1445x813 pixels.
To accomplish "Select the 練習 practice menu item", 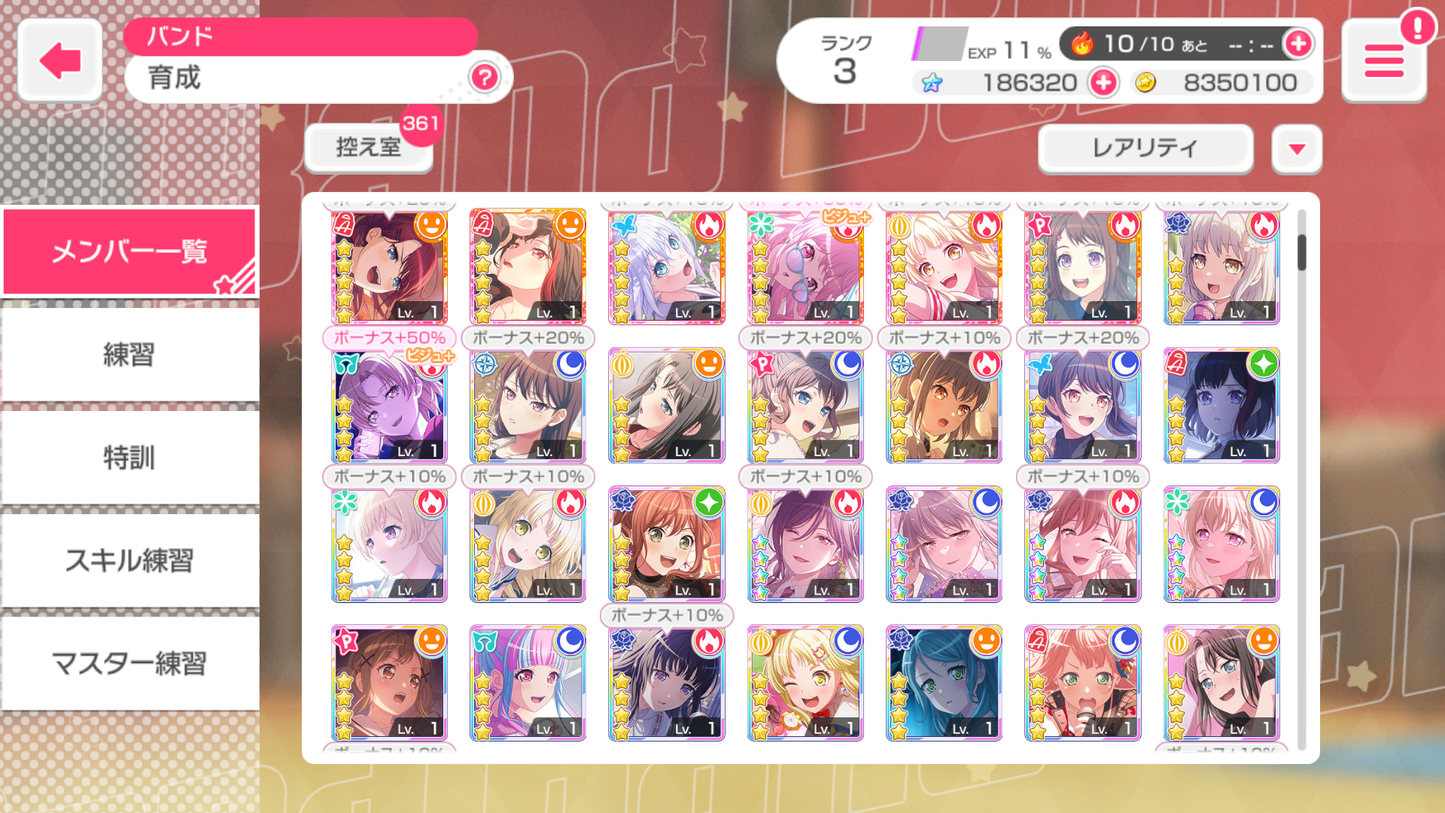I will click(129, 354).
